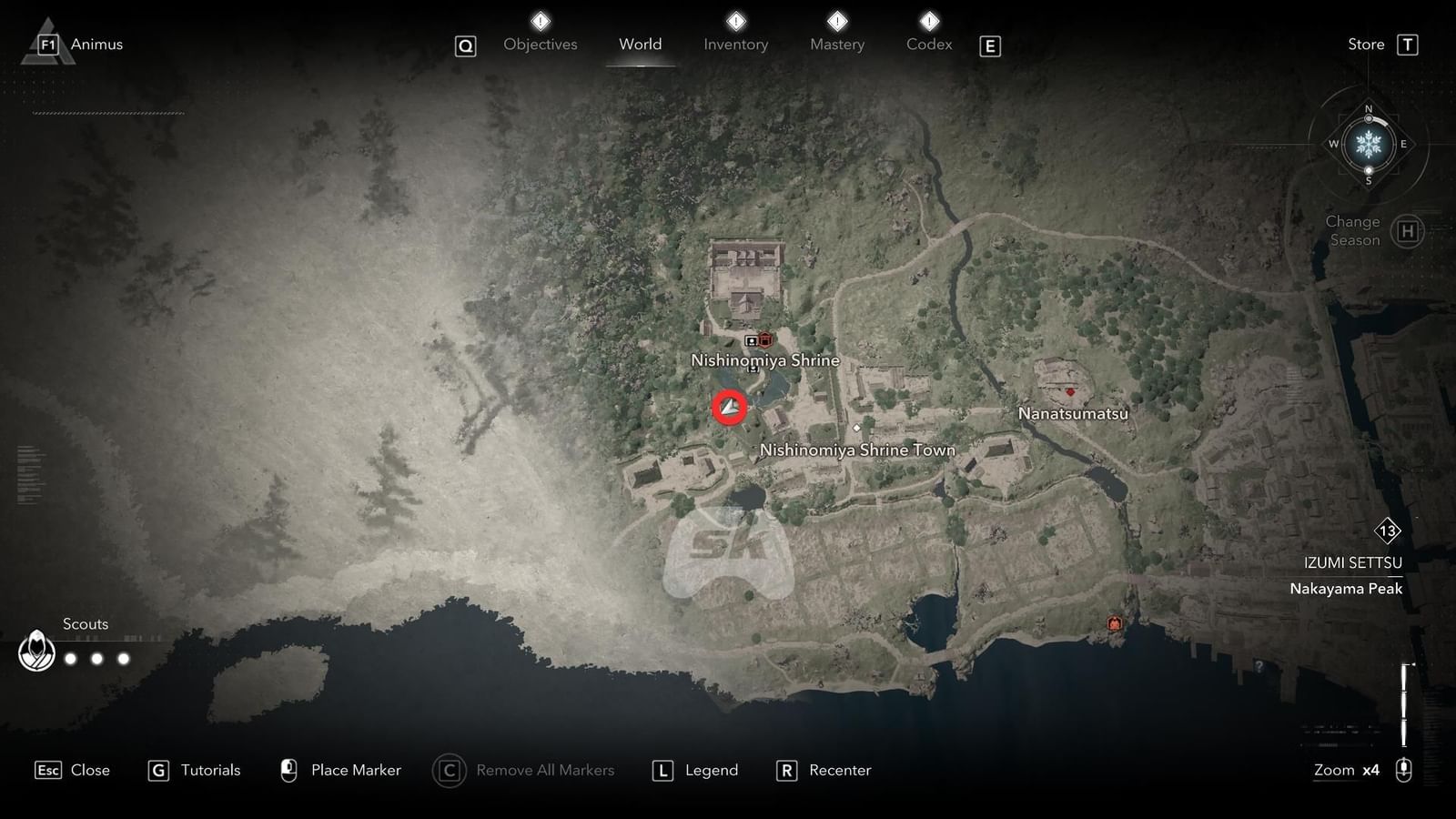The image size is (1456, 819).
Task: Click the Zoom x4 level control
Action: click(1346, 770)
